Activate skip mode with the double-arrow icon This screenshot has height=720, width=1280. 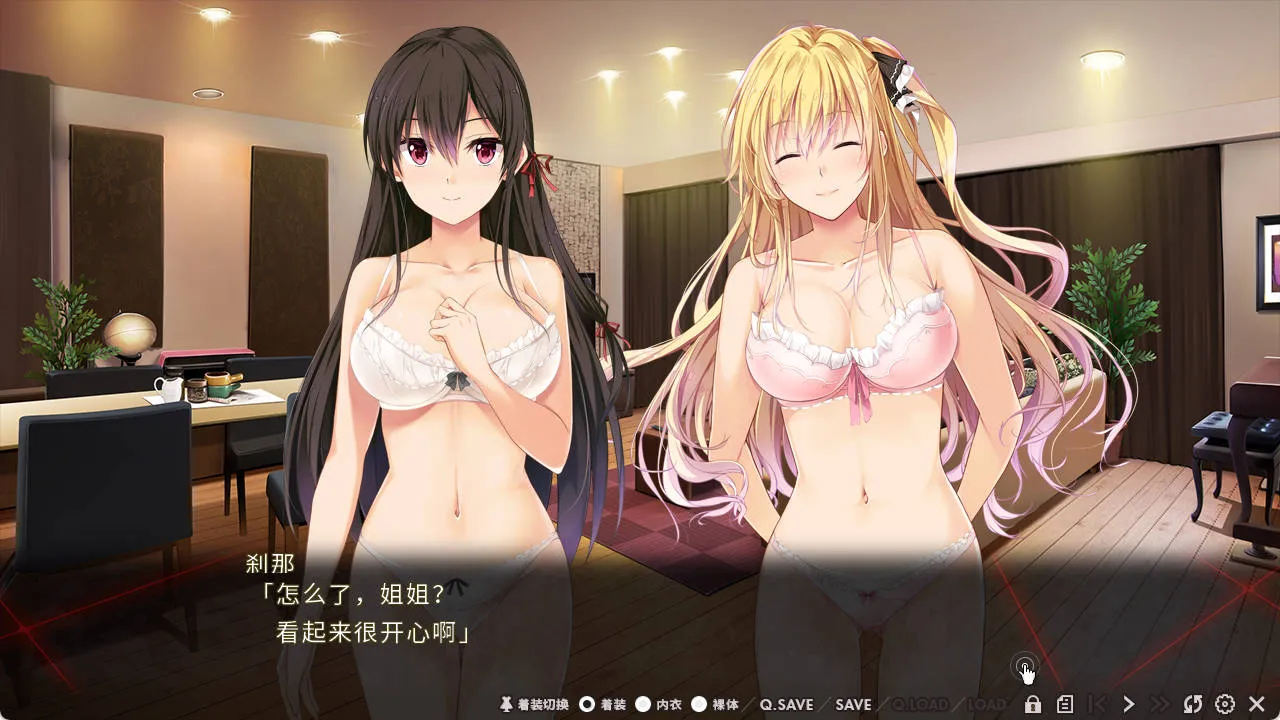pyautogui.click(x=1161, y=705)
